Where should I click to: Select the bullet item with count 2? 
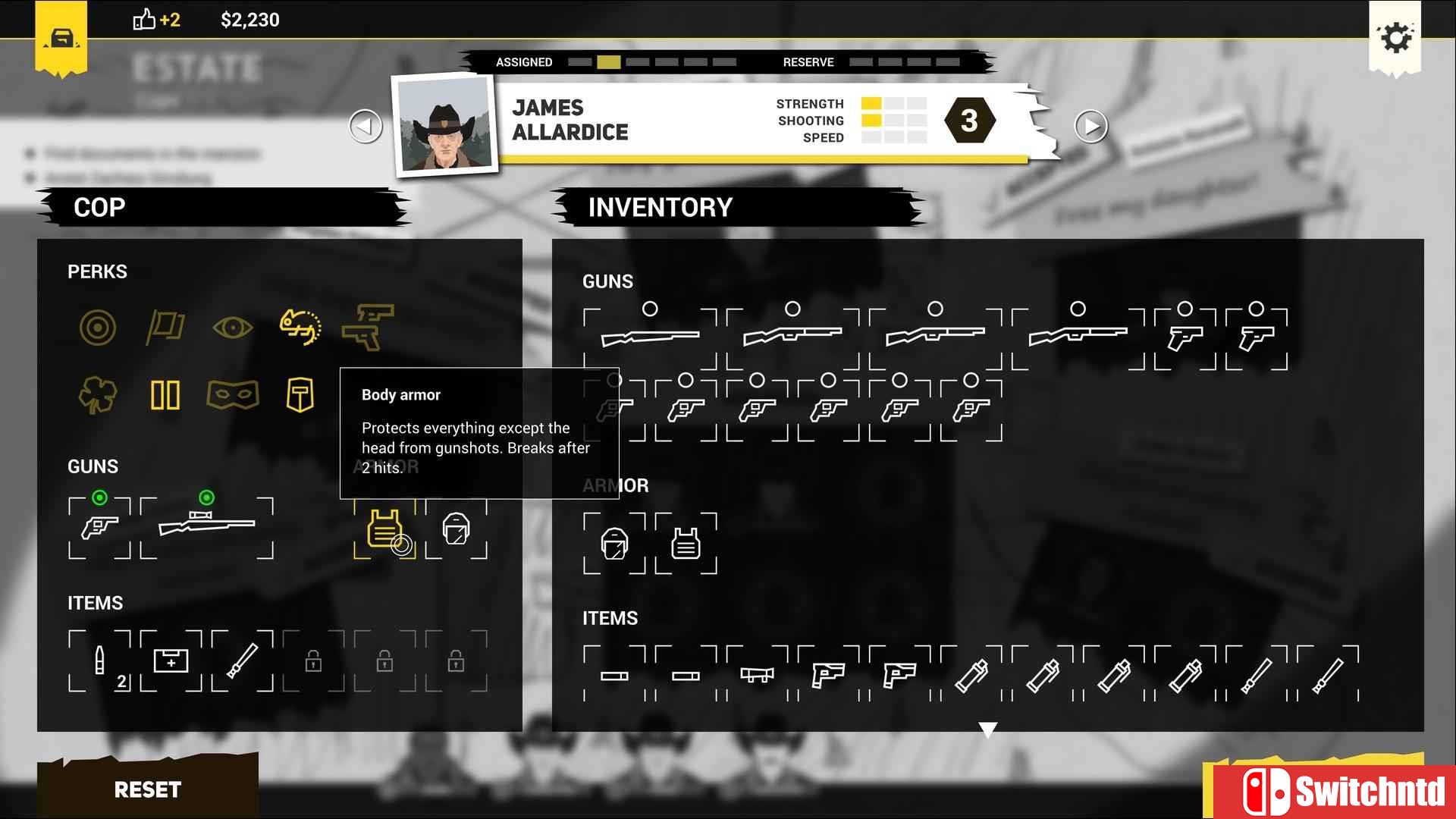tap(99, 661)
